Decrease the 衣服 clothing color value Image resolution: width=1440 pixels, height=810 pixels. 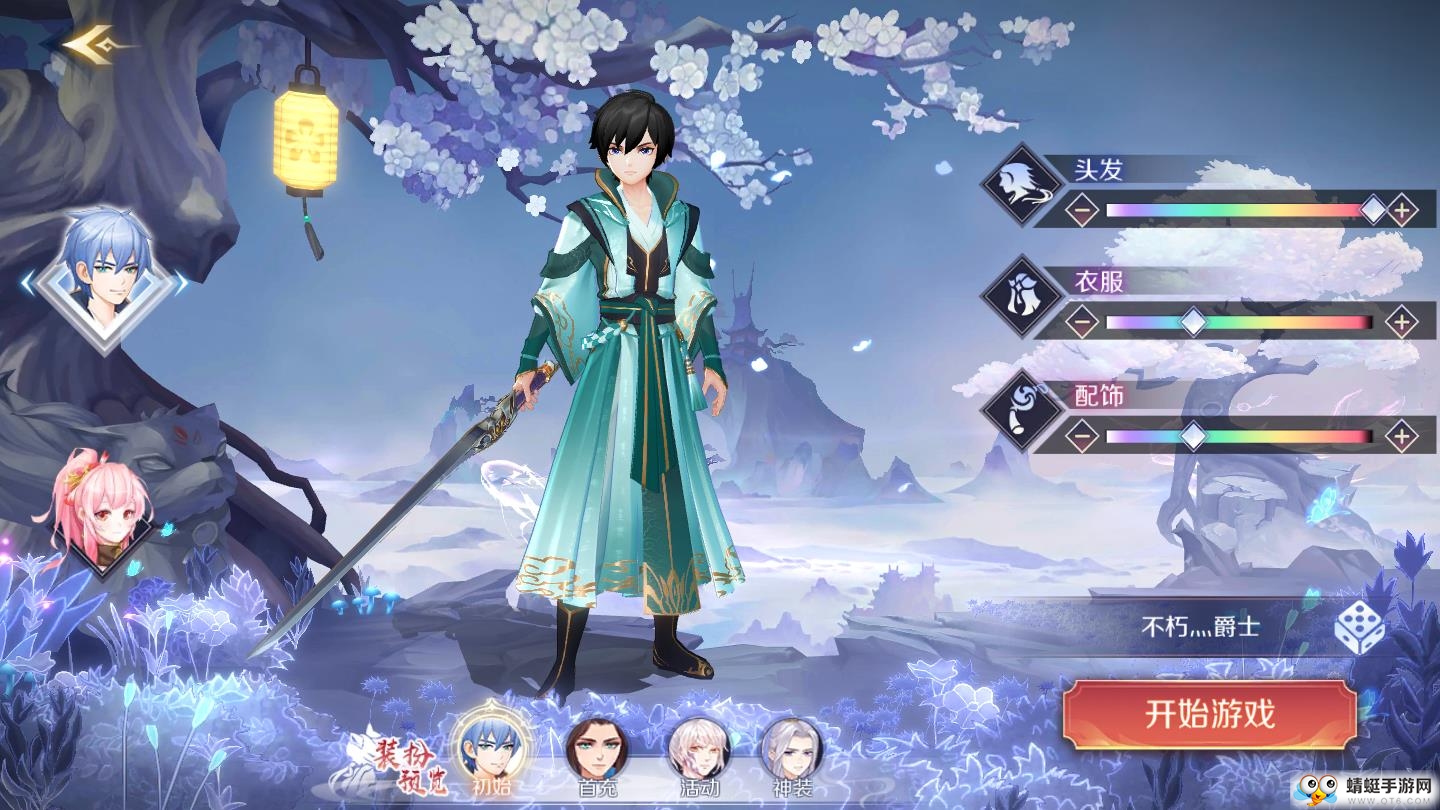[x=1080, y=323]
